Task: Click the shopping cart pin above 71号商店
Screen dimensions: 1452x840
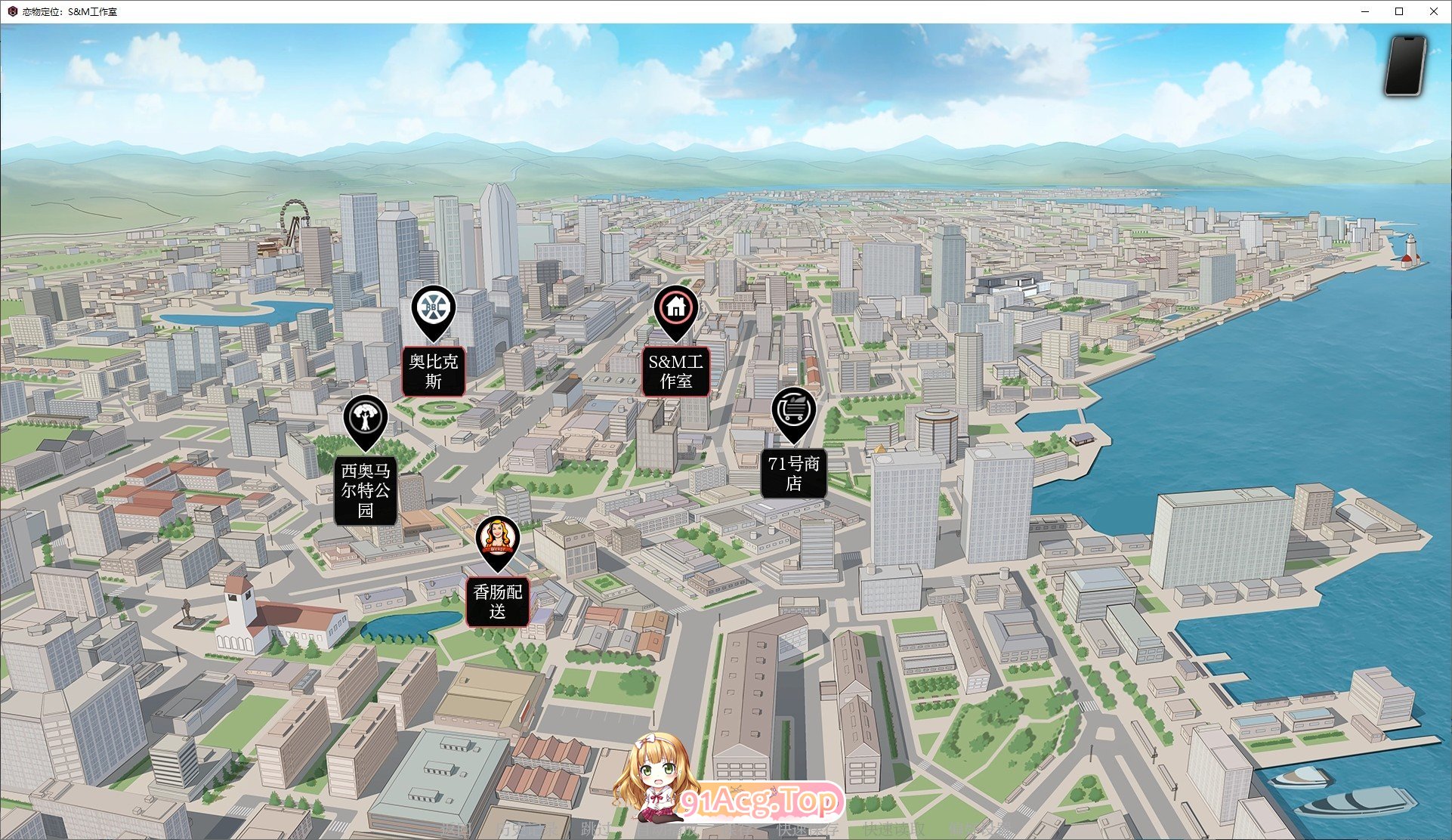Action: [x=794, y=410]
